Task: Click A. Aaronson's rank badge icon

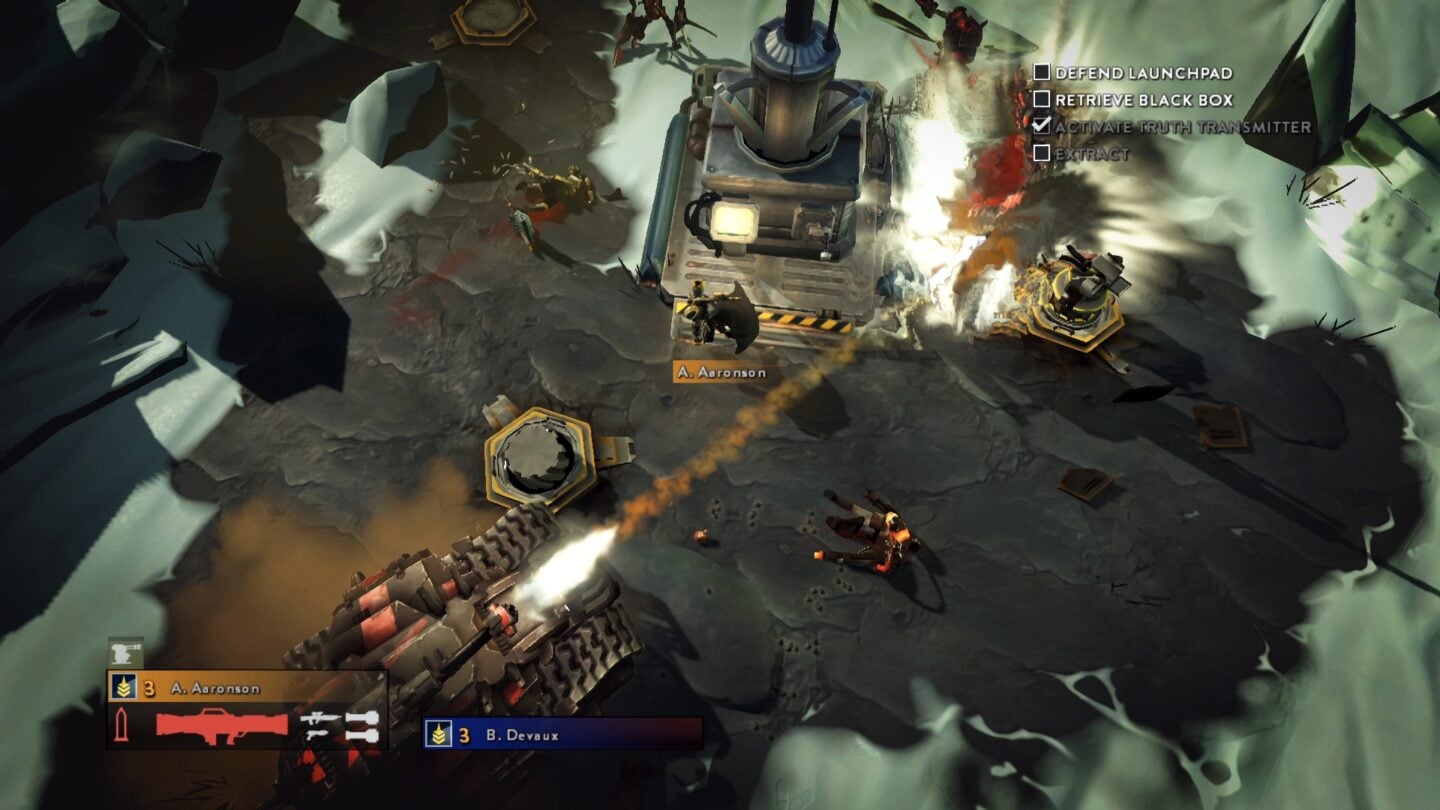Action: (122, 686)
